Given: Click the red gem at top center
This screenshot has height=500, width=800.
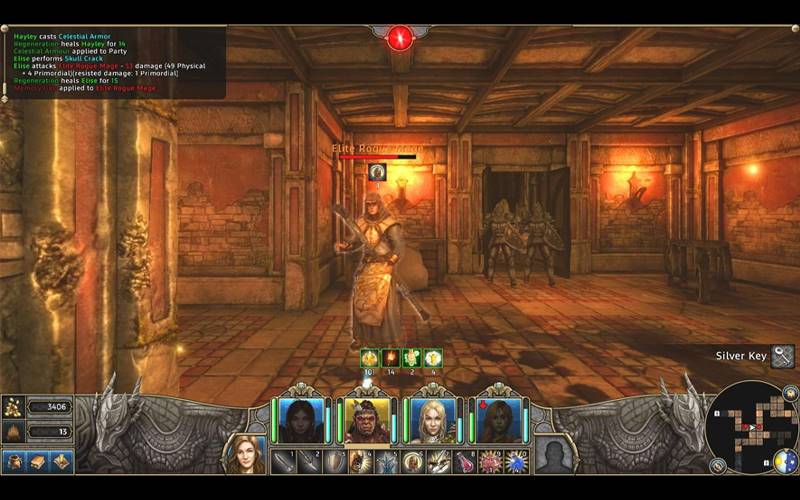Looking at the screenshot, I should pos(400,39).
